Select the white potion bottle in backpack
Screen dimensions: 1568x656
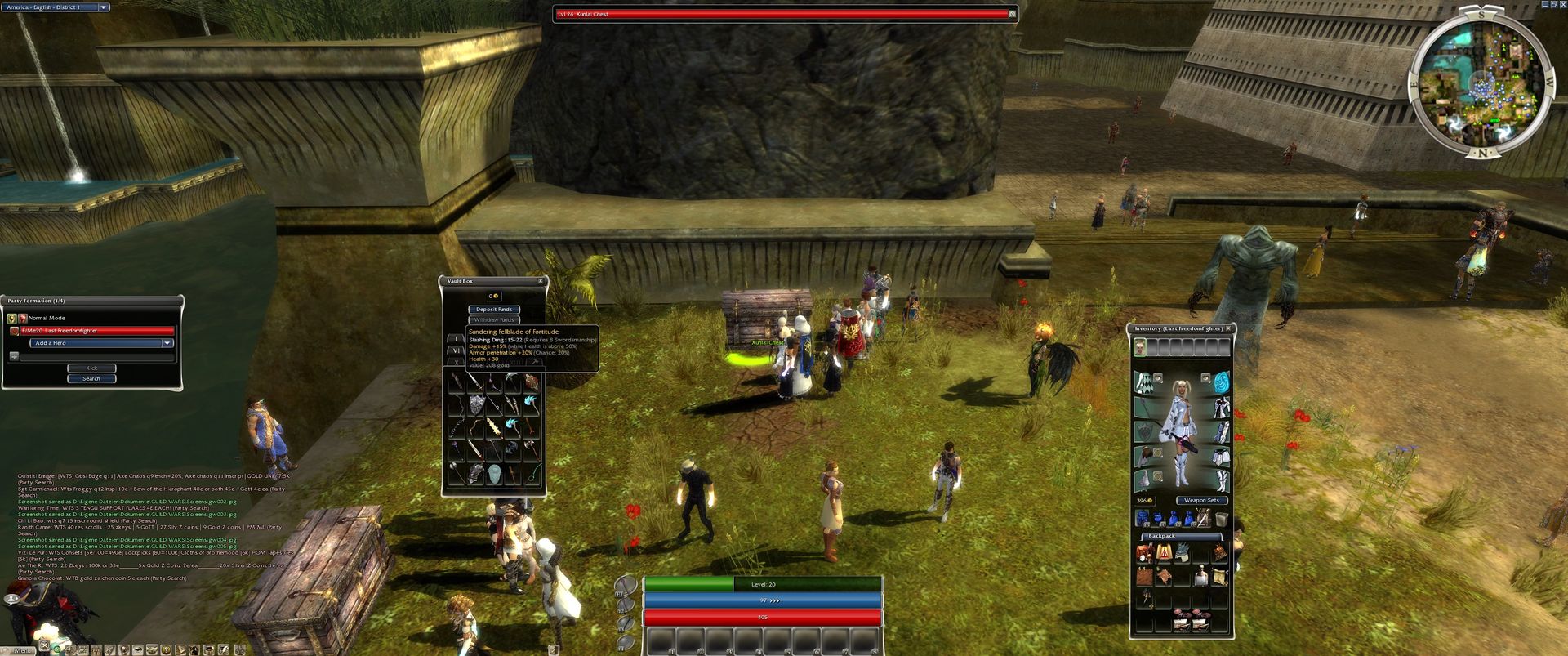click(1200, 578)
